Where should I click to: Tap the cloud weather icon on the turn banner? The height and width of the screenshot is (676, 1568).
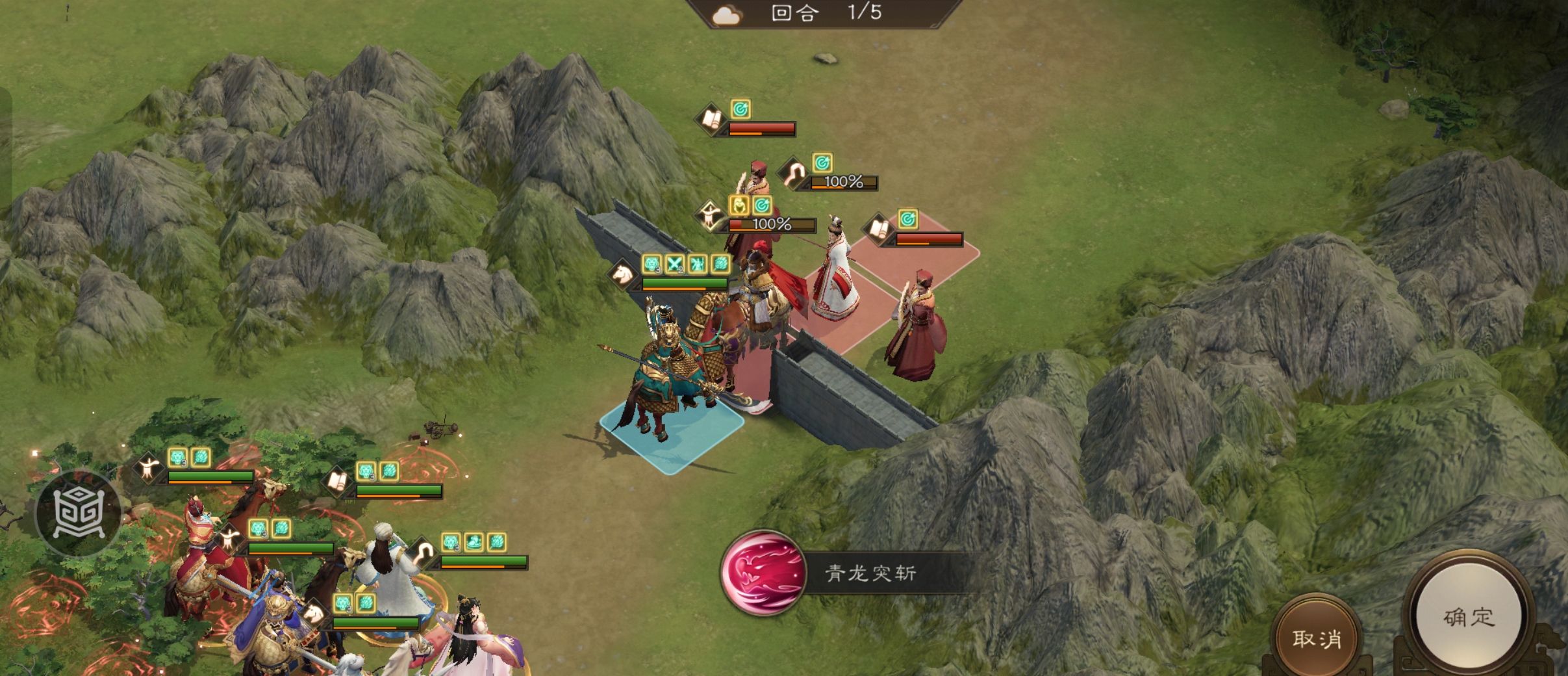click(x=727, y=14)
